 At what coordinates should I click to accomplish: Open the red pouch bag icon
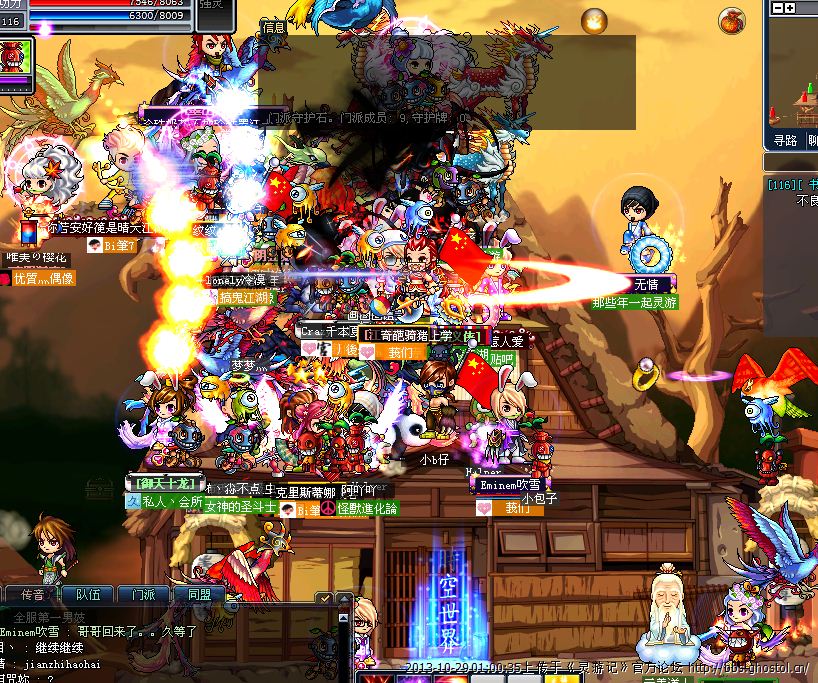[x=732, y=20]
